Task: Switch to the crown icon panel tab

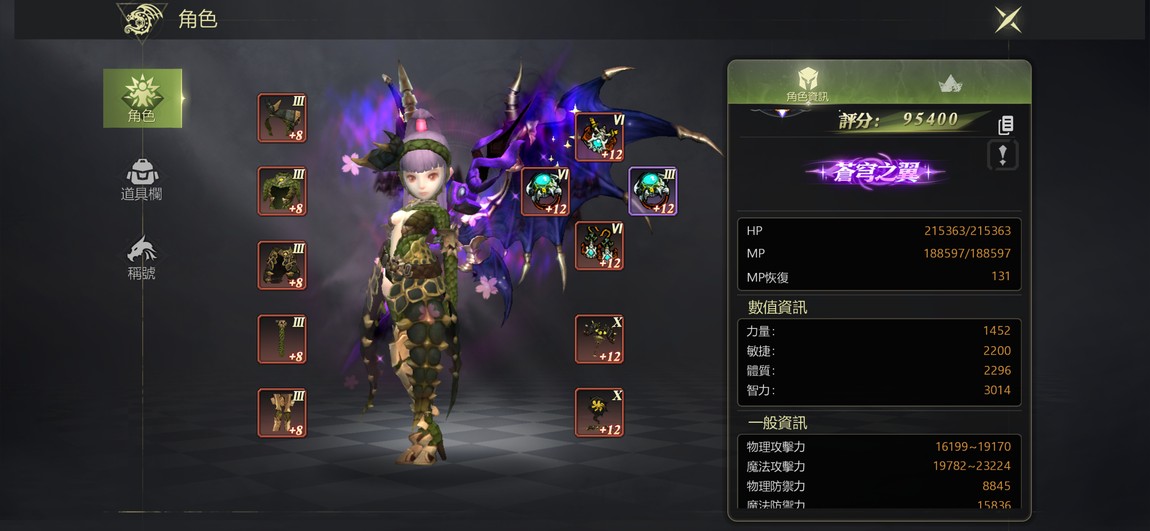Action: [949, 85]
